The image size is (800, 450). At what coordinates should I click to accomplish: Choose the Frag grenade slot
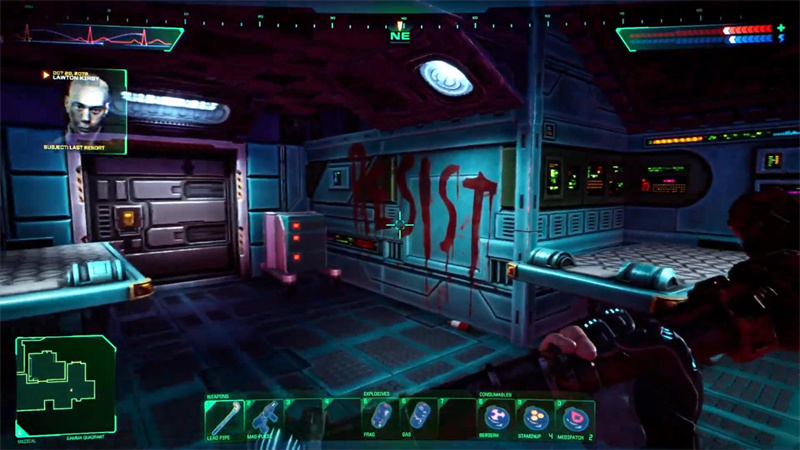[379, 417]
